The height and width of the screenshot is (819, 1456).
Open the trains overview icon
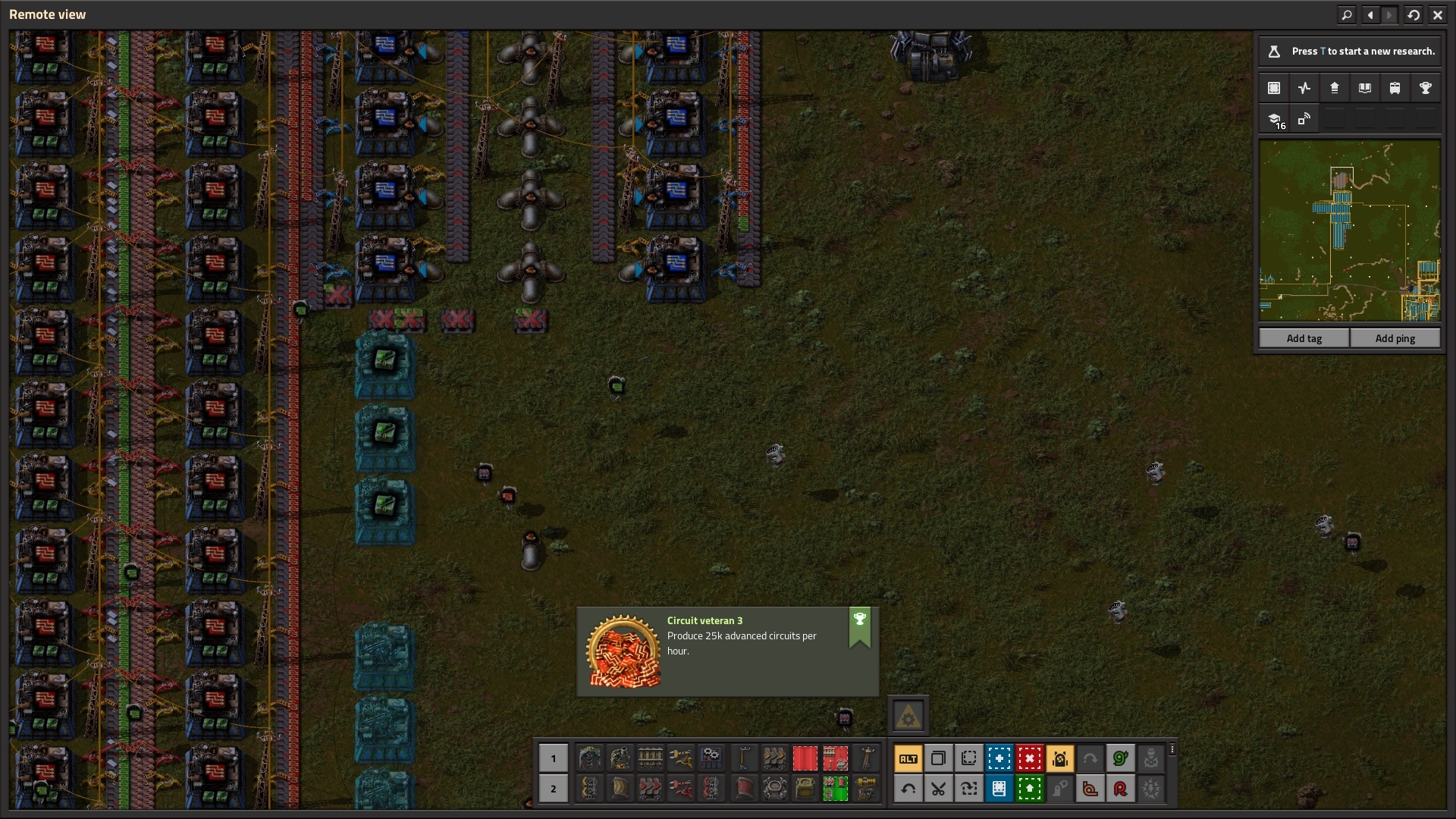(x=1395, y=88)
